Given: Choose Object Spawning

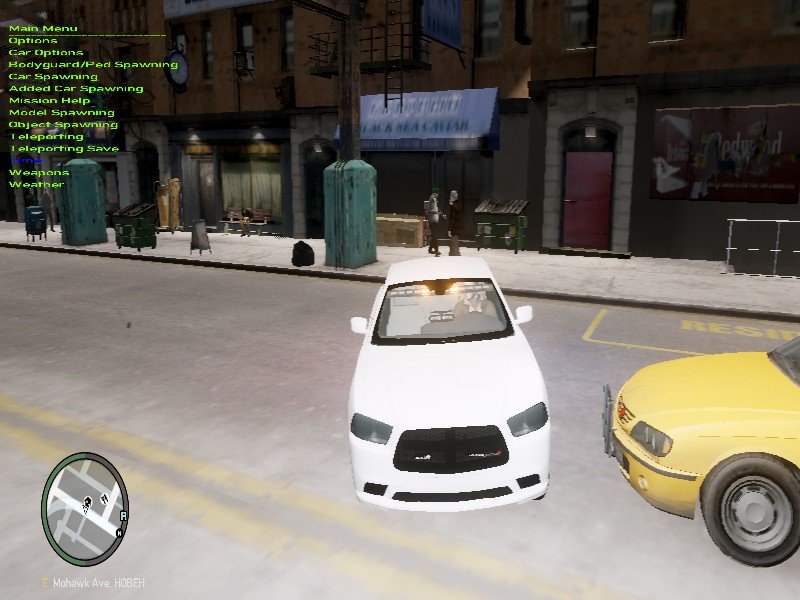Looking at the screenshot, I should (x=63, y=124).
